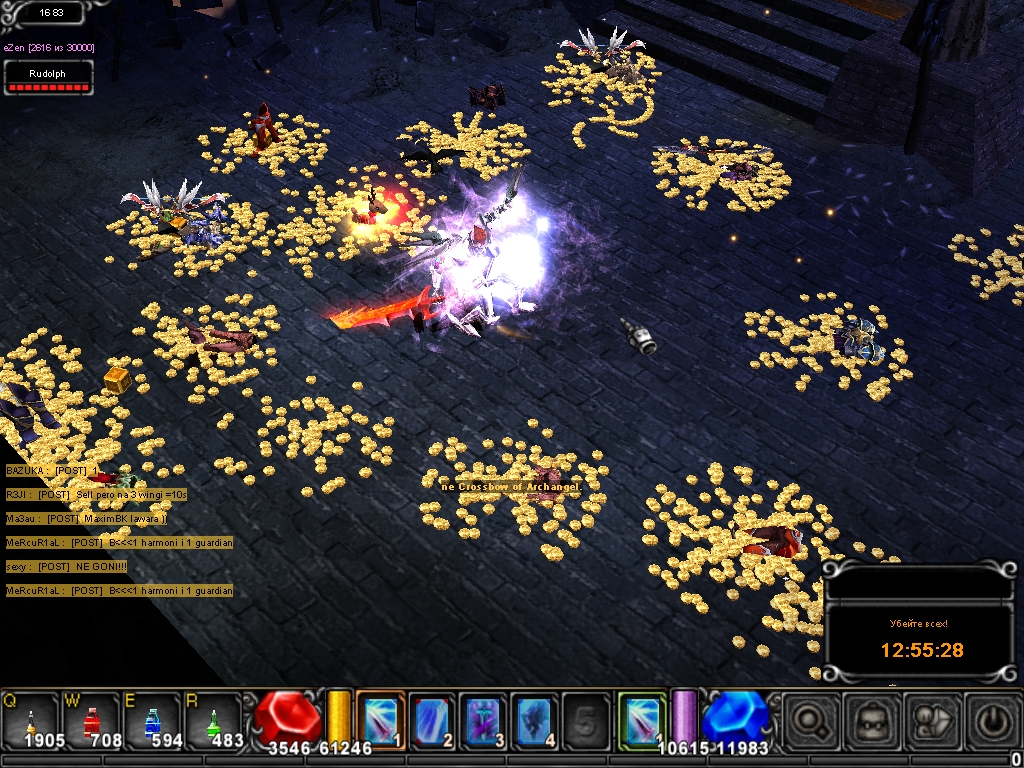
Task: Select skill slot 1 on the hotbar
Action: [380, 719]
